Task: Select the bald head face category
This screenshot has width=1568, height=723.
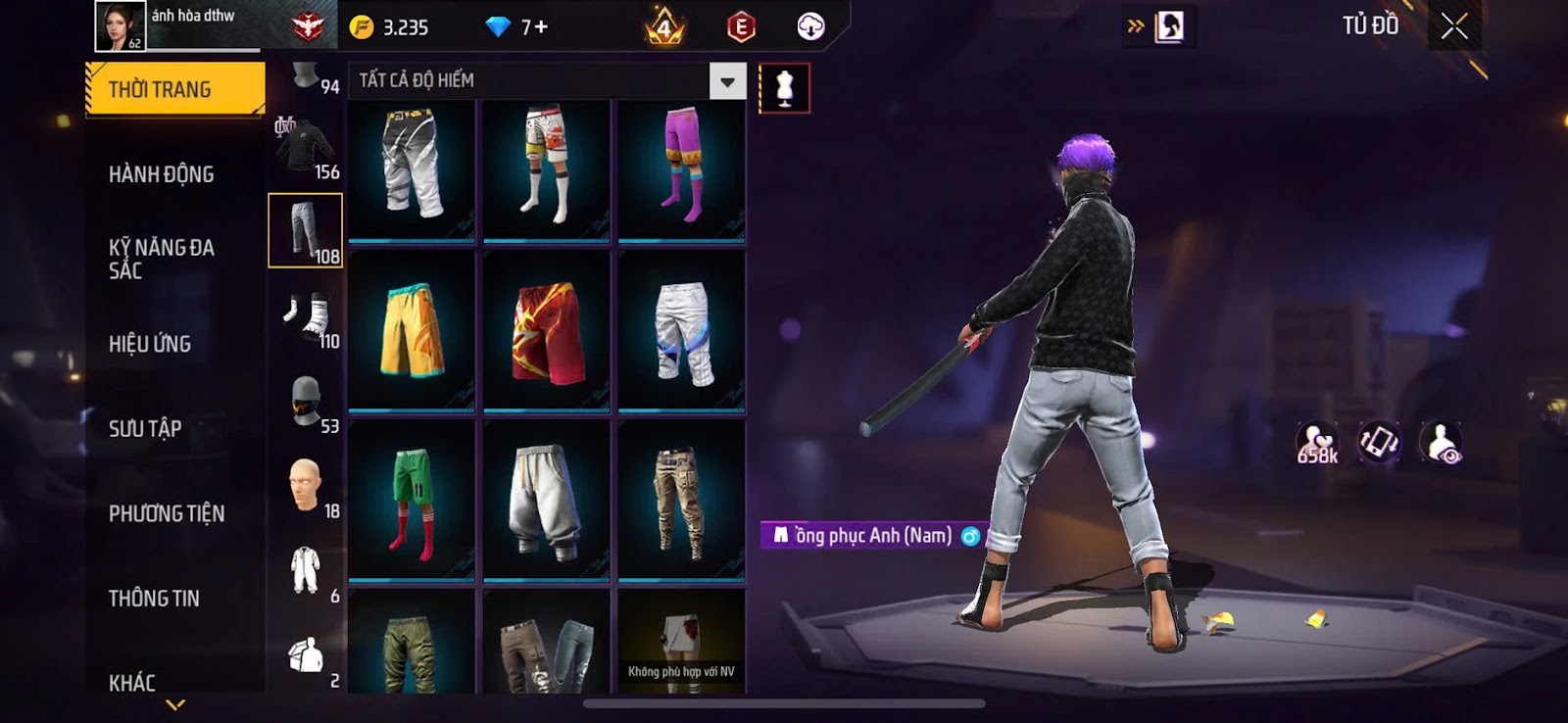Action: click(x=305, y=485)
